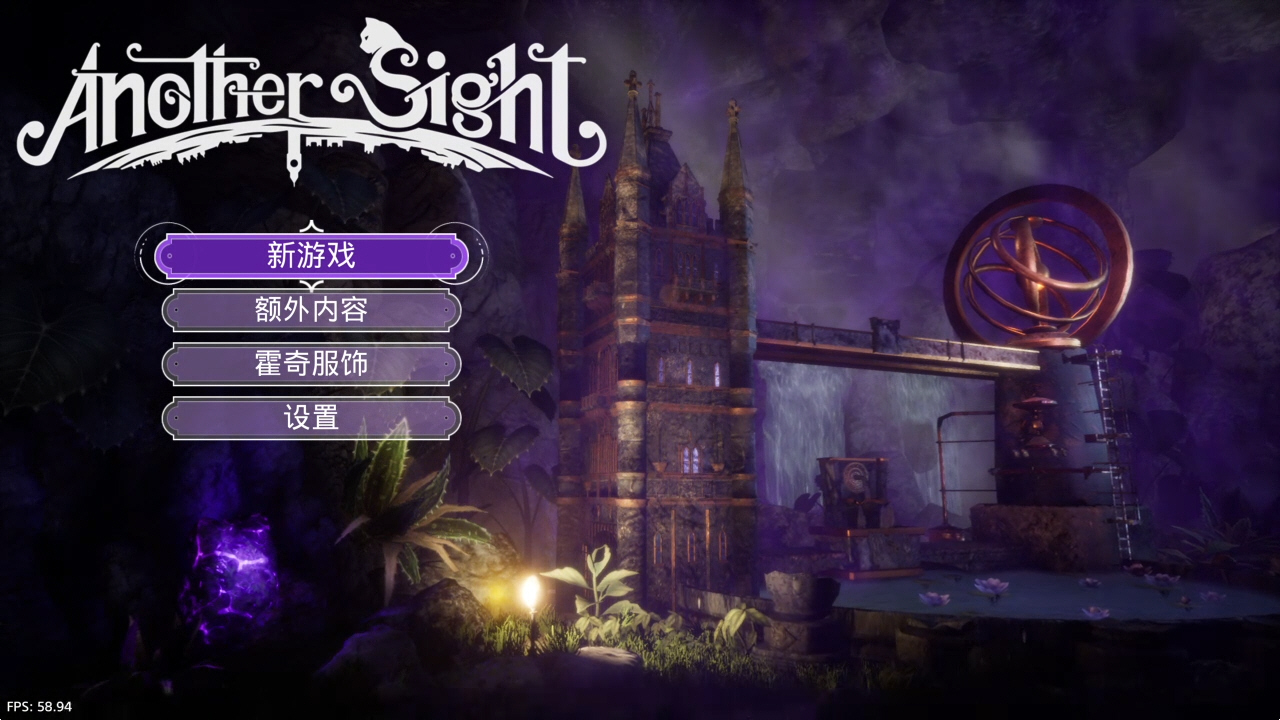Start a new game with 新游戏

(x=311, y=256)
